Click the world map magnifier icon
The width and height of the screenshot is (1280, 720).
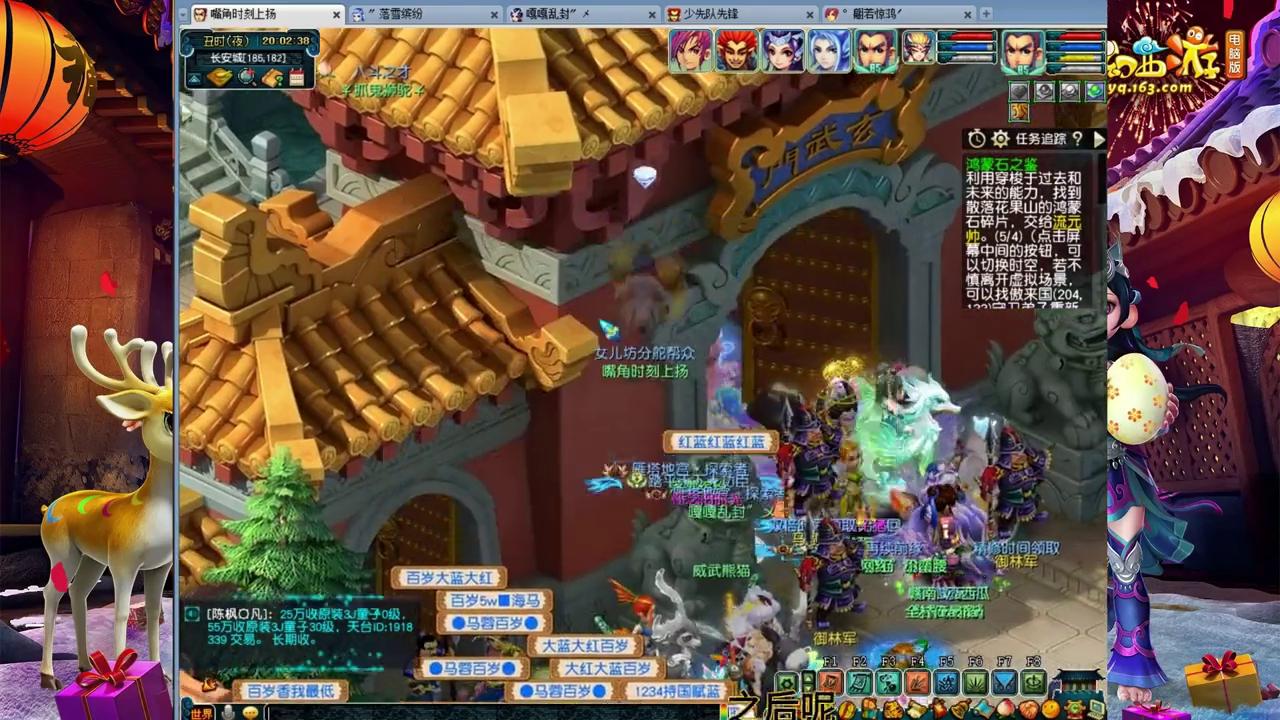coord(246,77)
